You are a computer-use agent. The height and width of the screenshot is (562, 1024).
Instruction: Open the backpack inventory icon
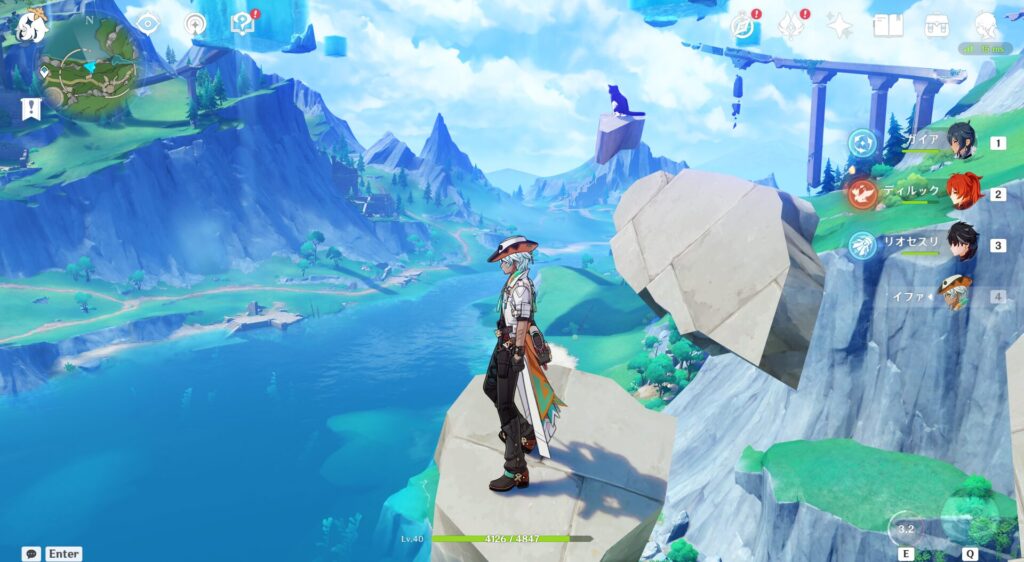point(937,26)
